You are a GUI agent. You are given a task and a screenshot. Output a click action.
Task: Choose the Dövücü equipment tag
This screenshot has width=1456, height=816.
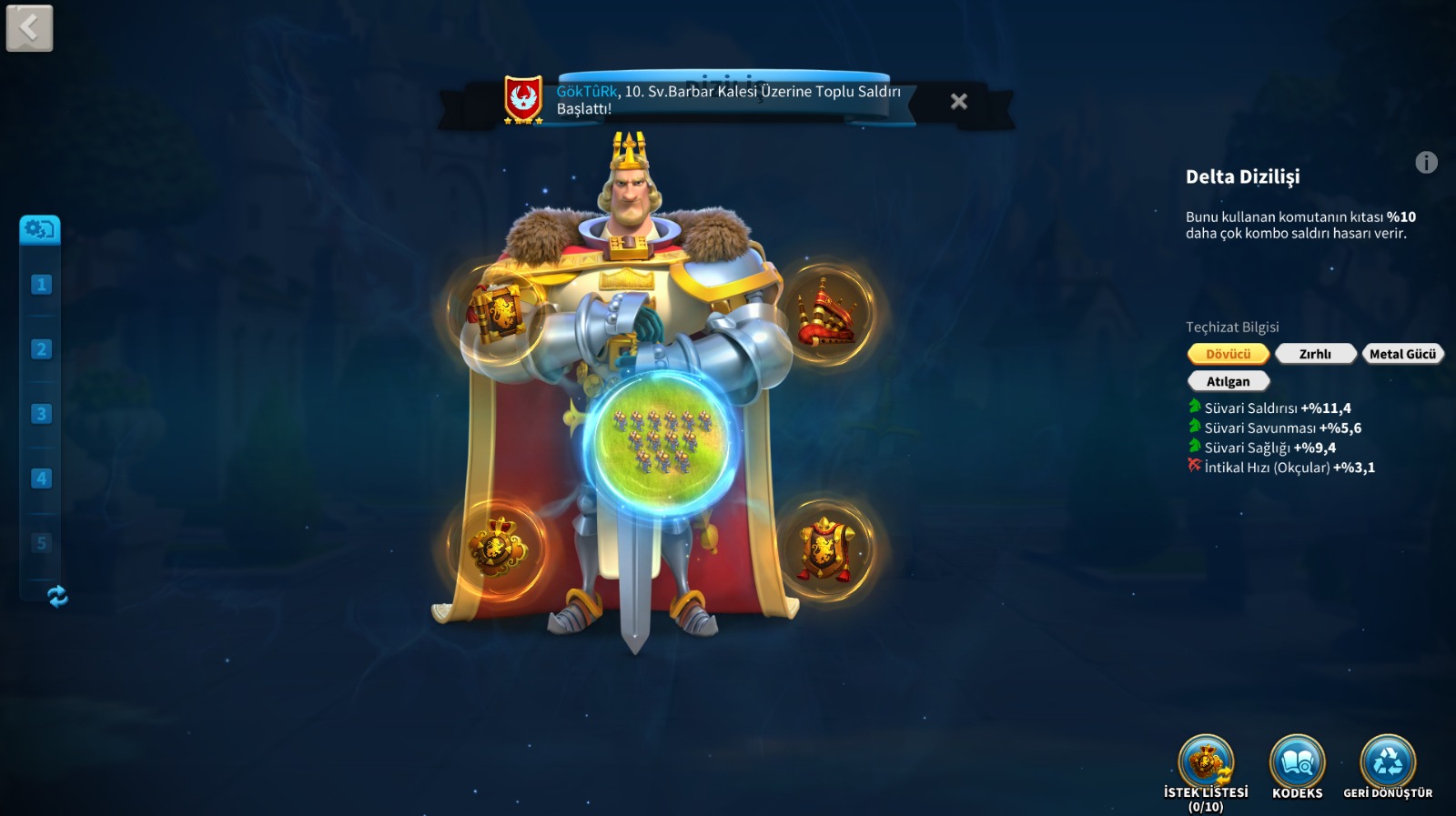coord(1228,354)
